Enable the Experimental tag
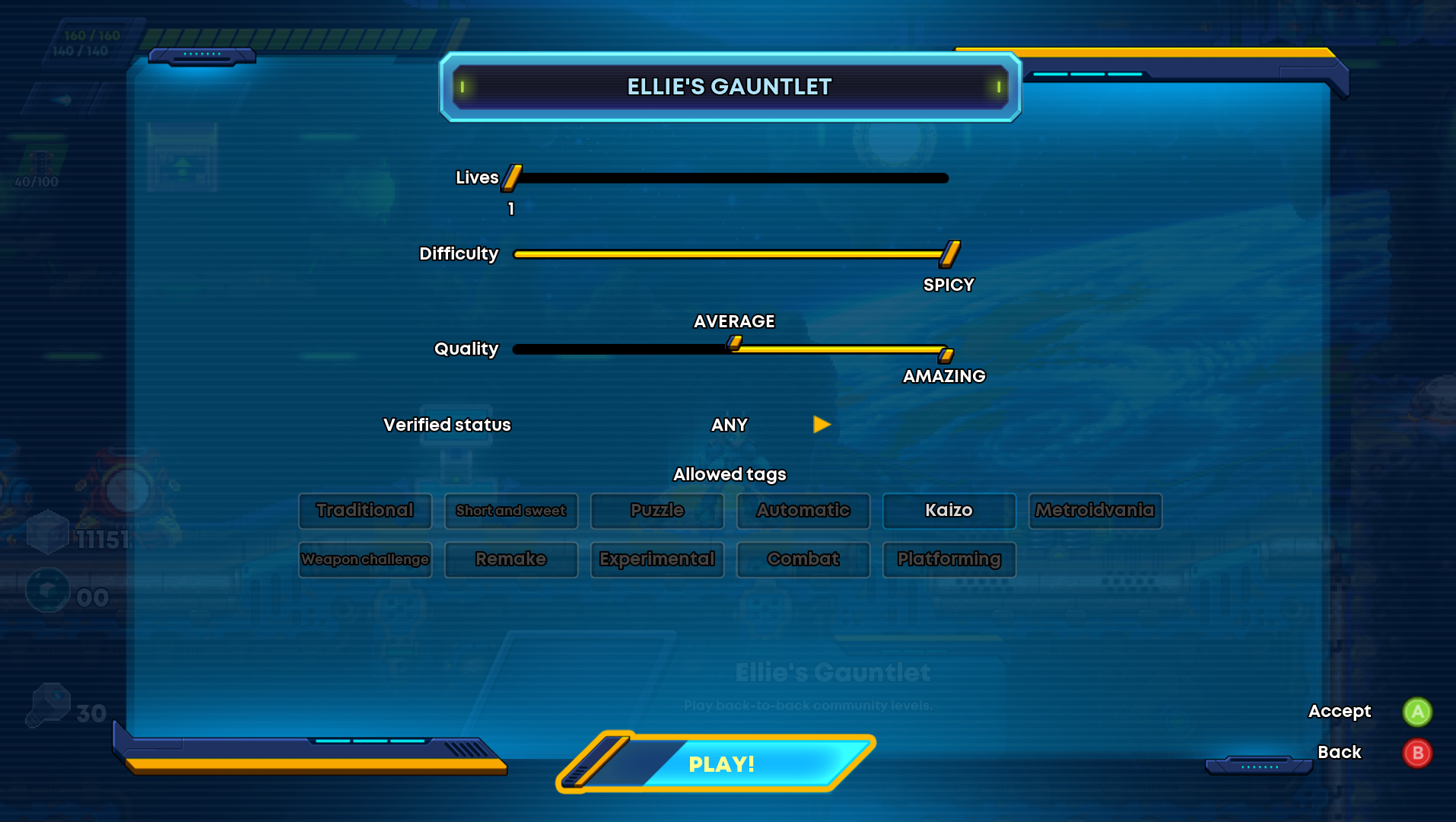 point(657,559)
